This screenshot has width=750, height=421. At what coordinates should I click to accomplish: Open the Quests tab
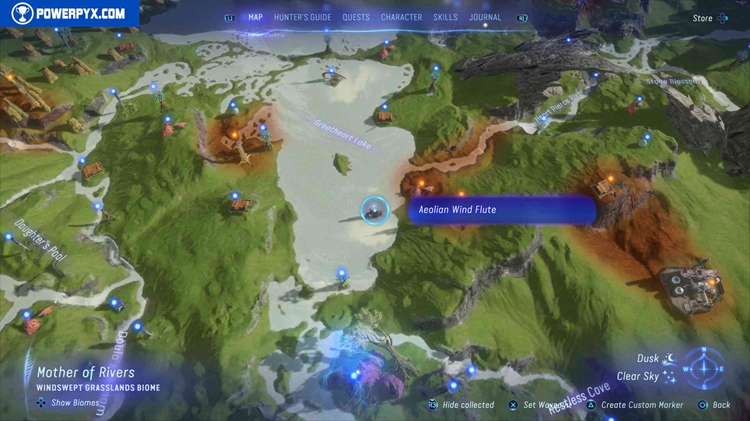click(356, 17)
